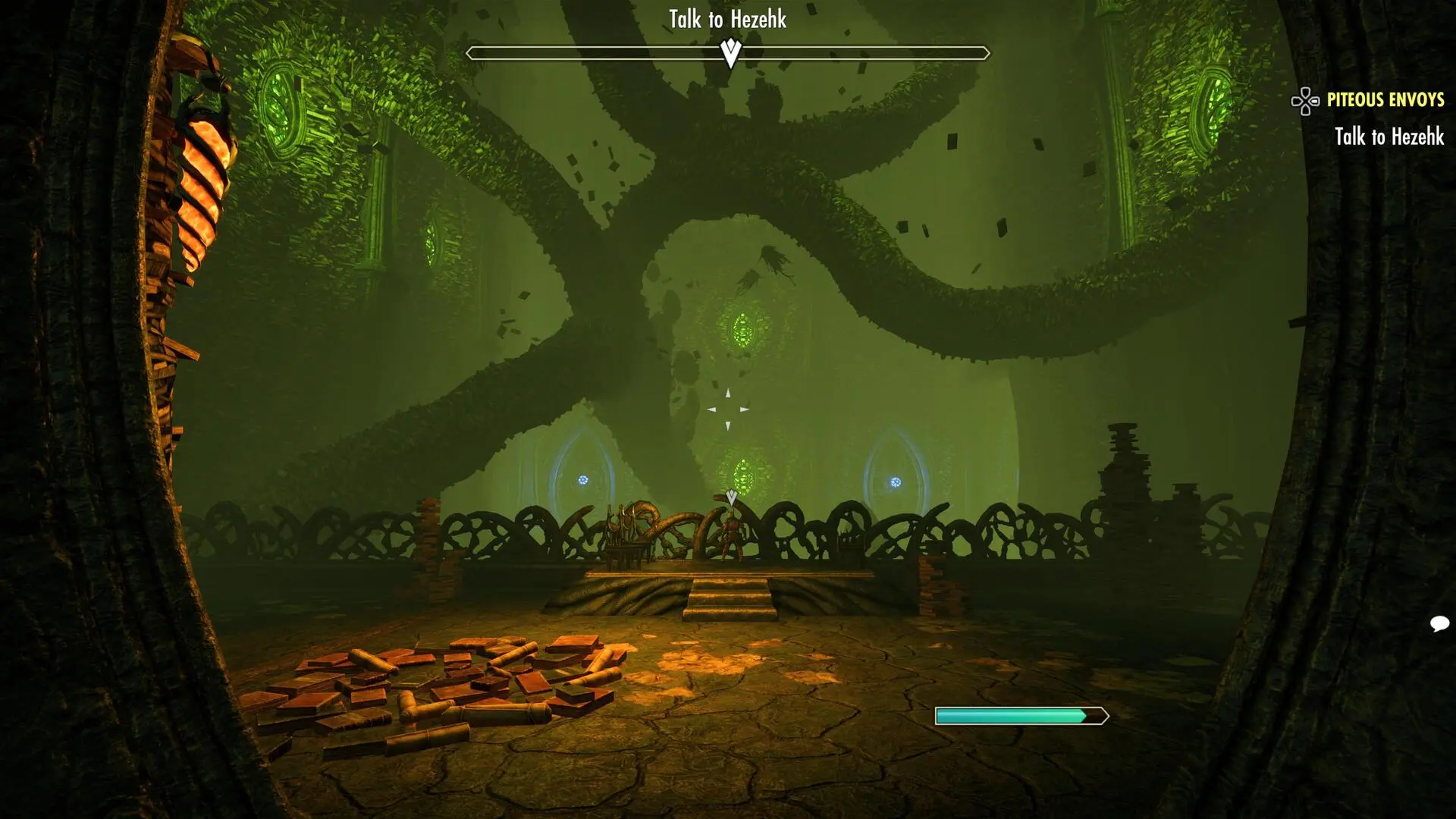
Task: Click the chat speech bubble icon
Action: pos(1439,624)
